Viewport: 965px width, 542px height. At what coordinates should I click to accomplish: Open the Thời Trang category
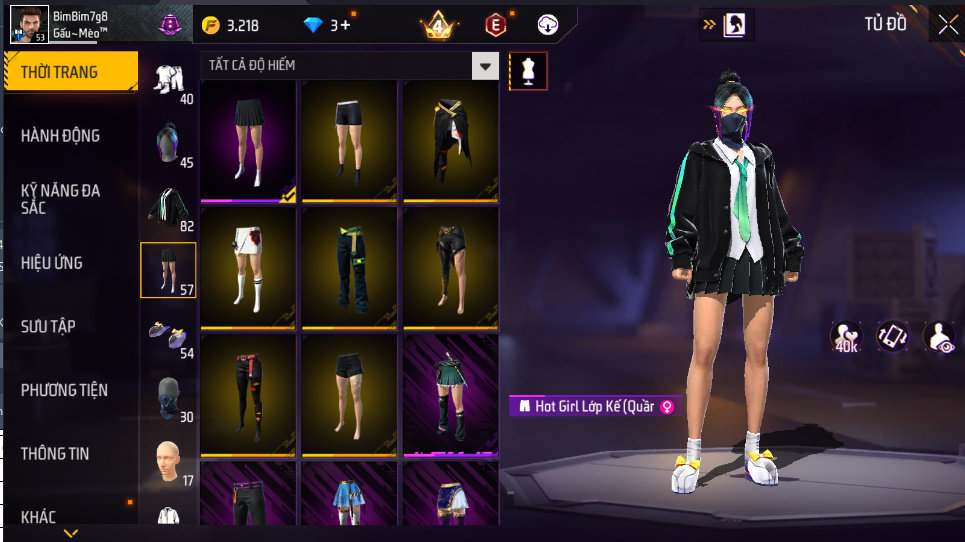pos(70,72)
